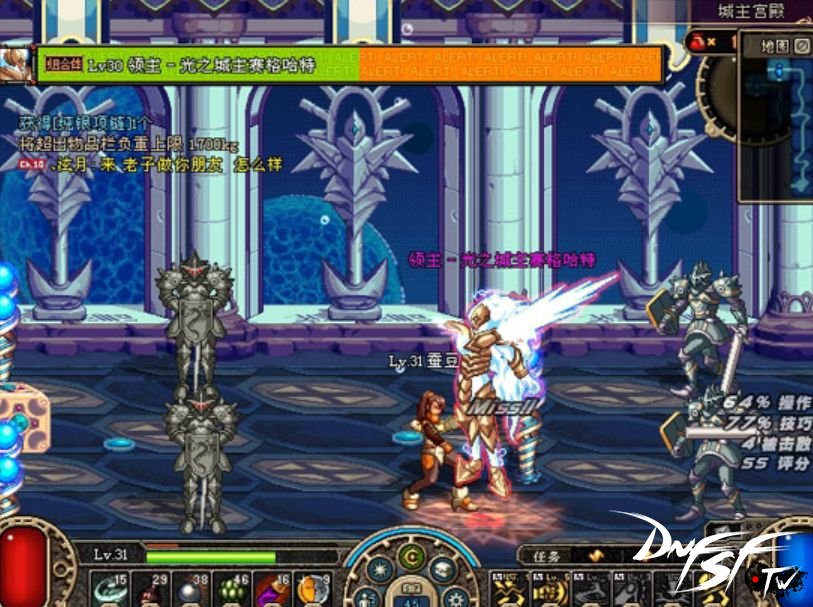813x607 pixels.
Task: Click the green C button on the dial
Action: tap(411, 556)
